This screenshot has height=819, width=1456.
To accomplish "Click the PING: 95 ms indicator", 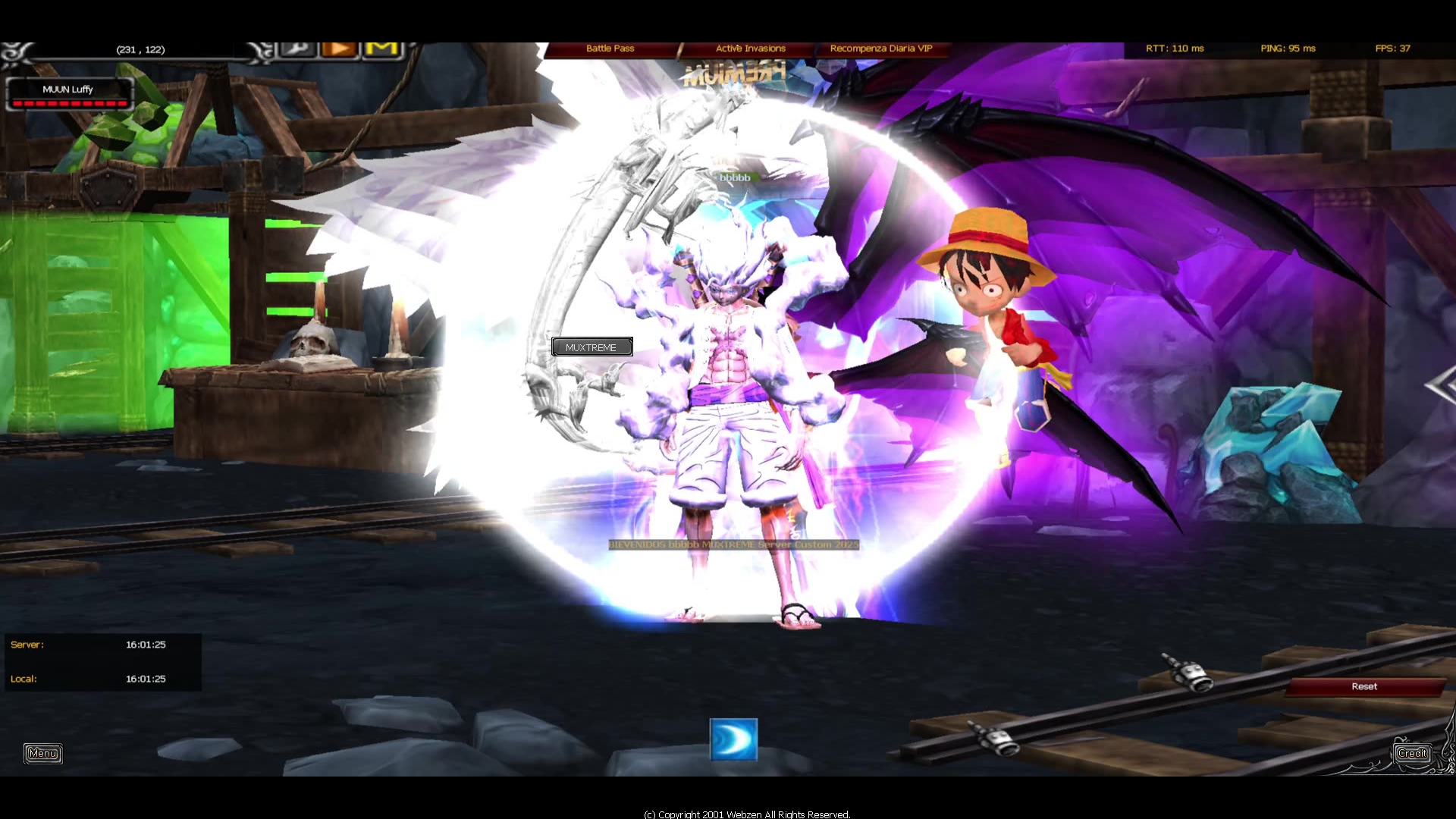I will pos(1287,48).
